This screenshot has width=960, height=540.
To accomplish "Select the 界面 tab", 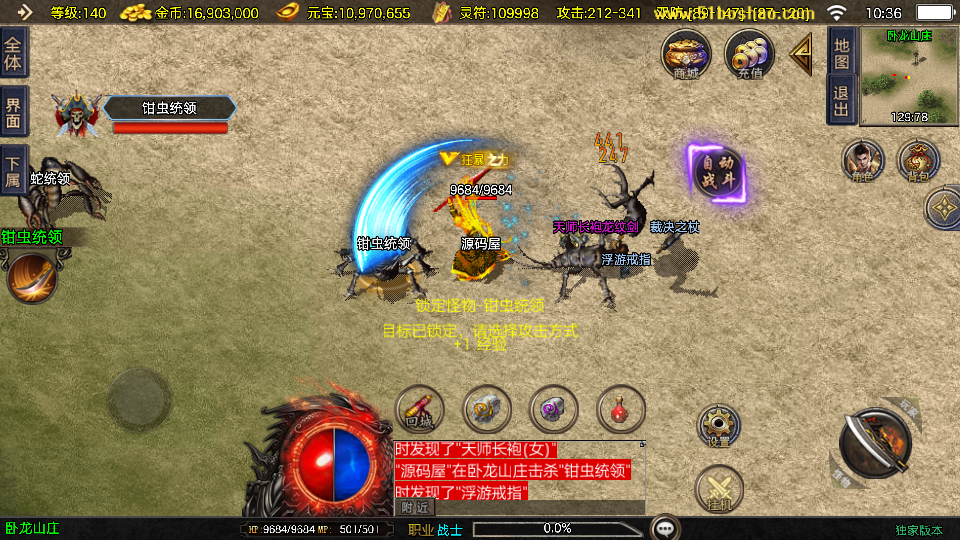I will [14, 112].
